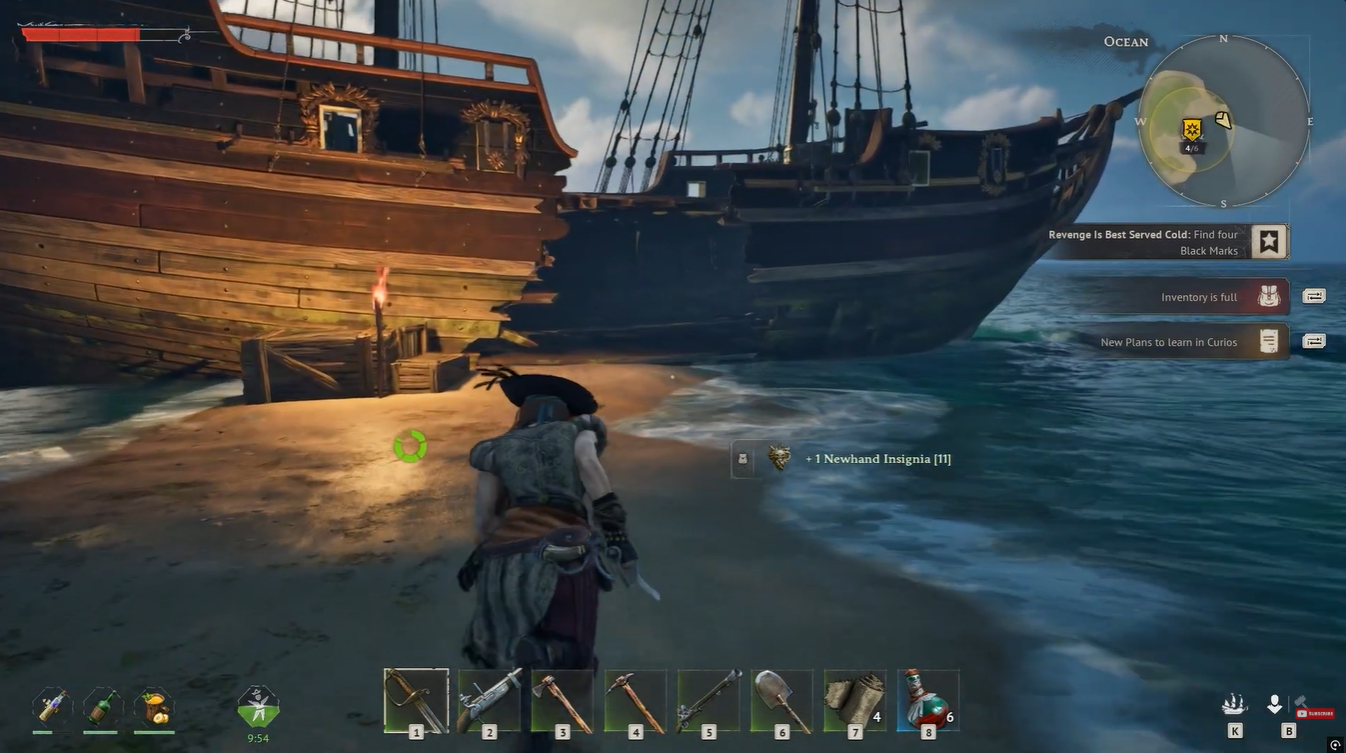Pick the shovel hotbar slot
The image size is (1346, 753).
782,700
